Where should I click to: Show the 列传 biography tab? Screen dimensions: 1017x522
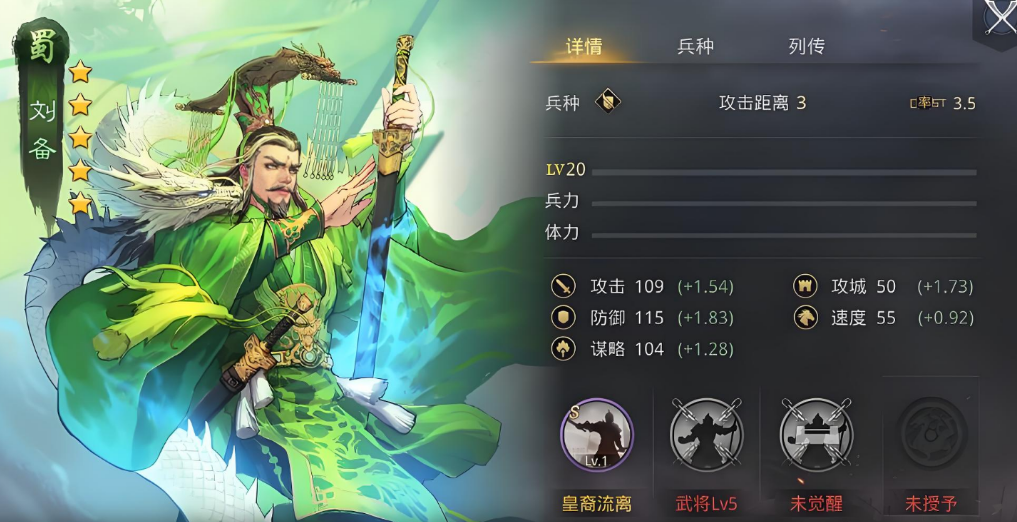[x=806, y=47]
